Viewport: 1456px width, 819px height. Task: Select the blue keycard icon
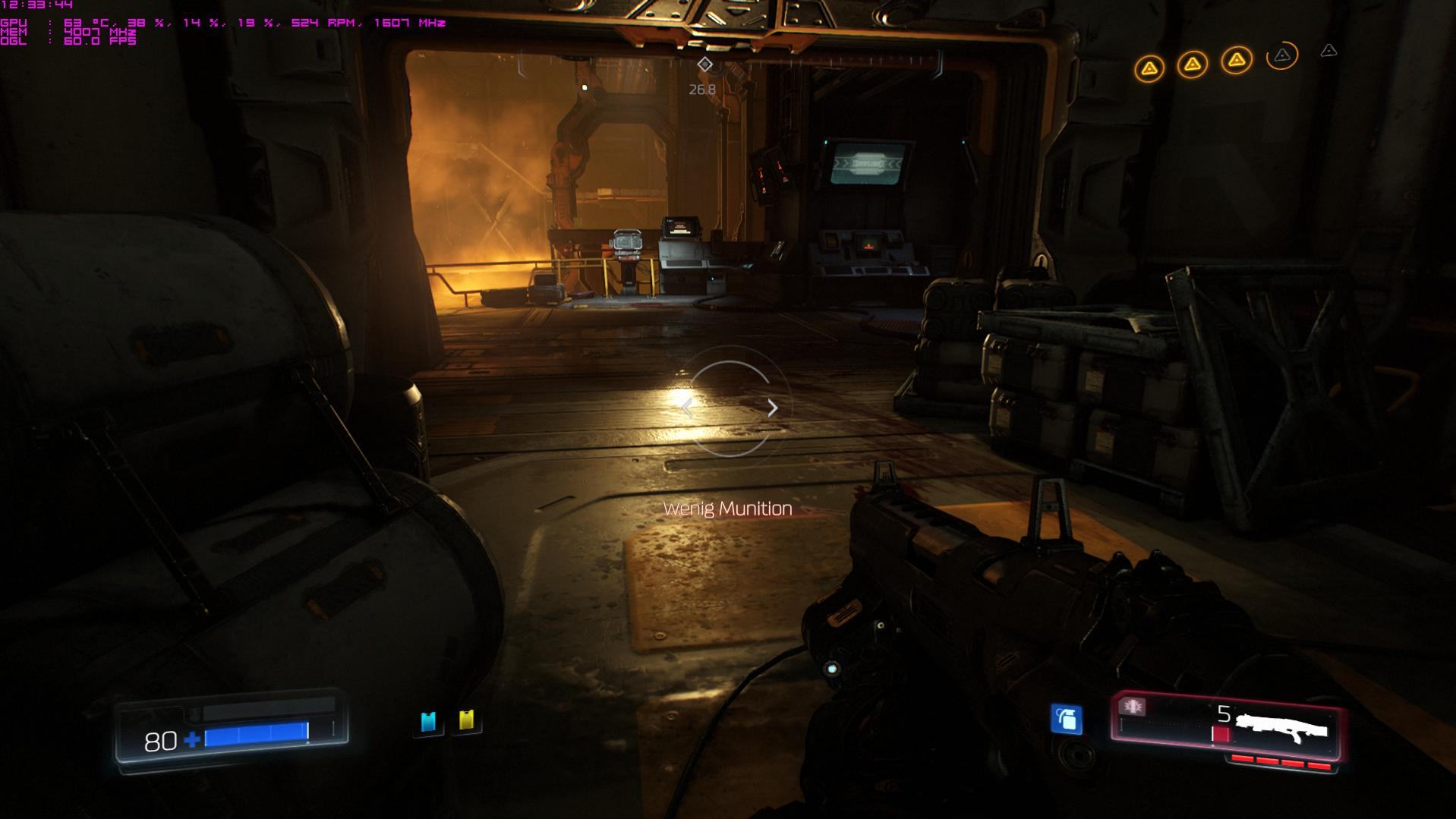tap(428, 721)
